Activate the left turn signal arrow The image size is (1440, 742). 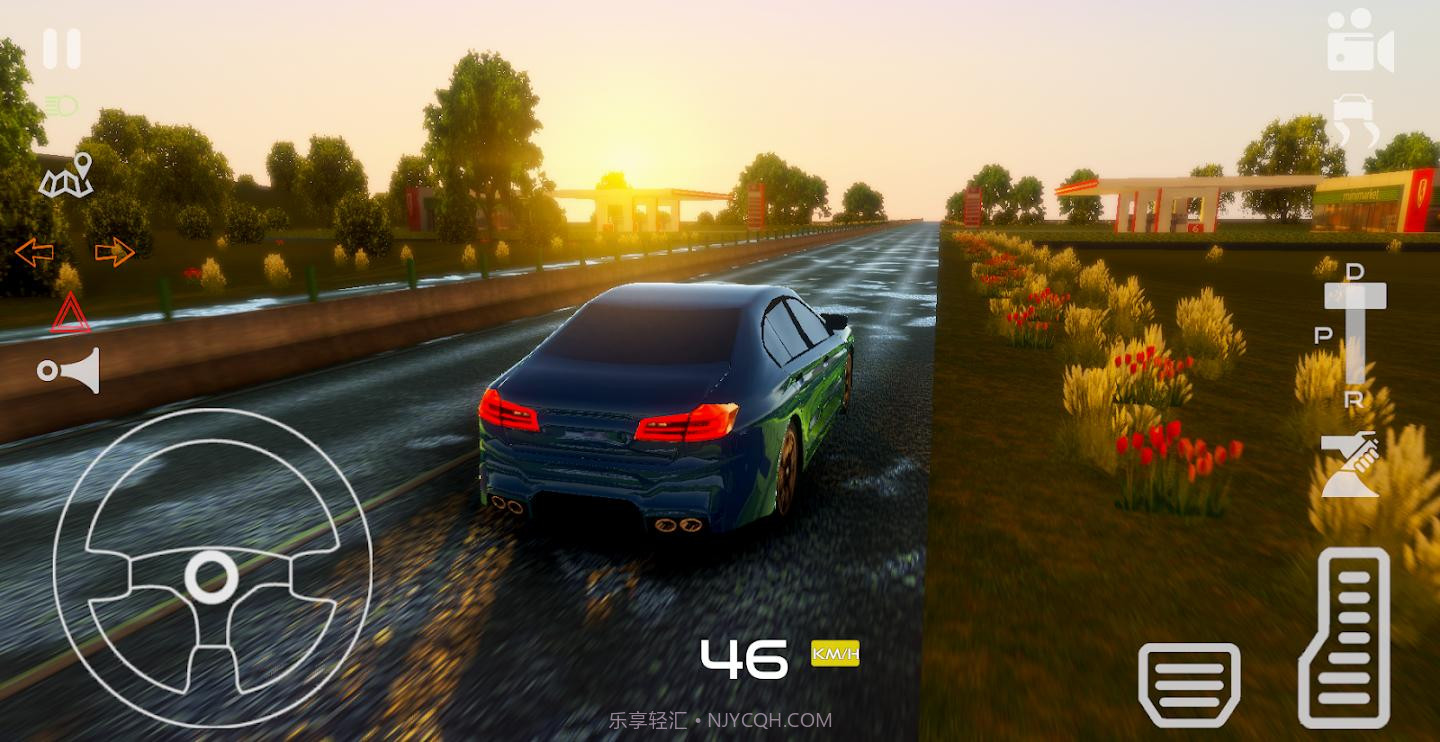pos(34,253)
